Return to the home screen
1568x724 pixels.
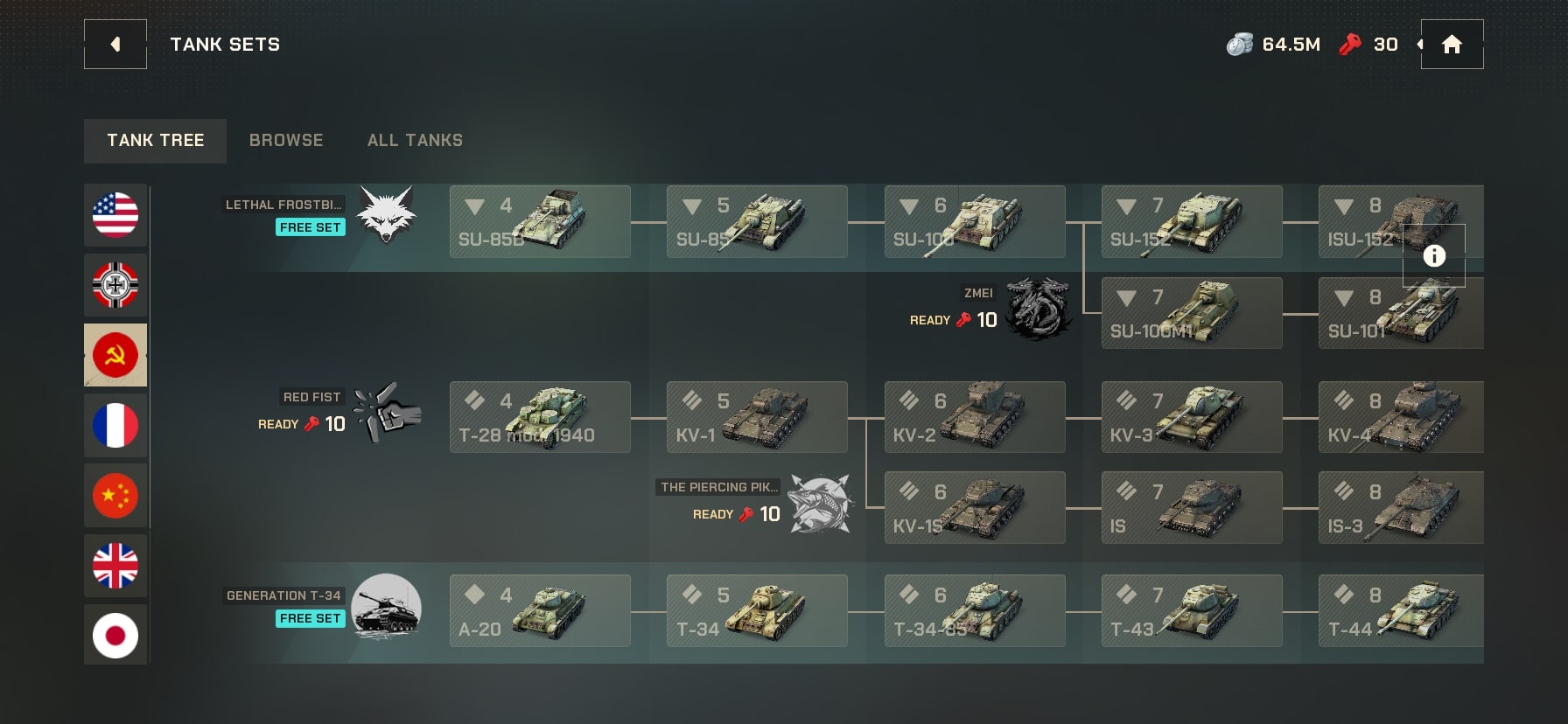click(x=1452, y=45)
